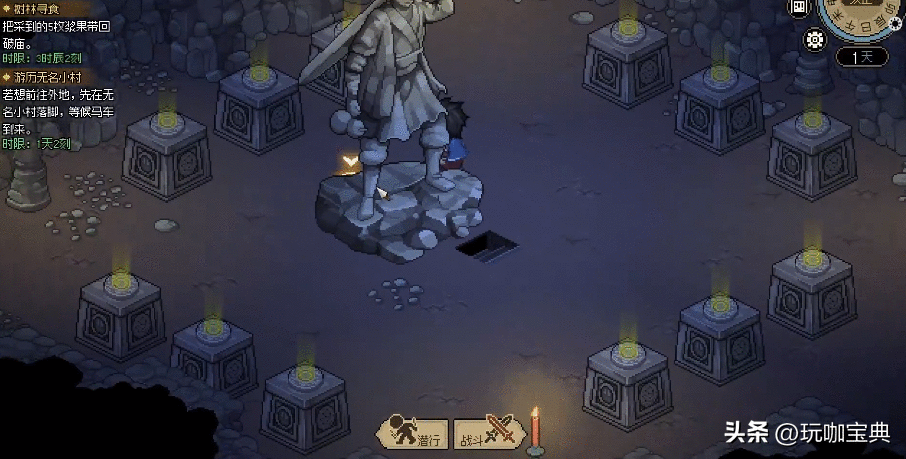Open the square panel icon beside the clock
The height and width of the screenshot is (459, 906).
click(x=799, y=8)
